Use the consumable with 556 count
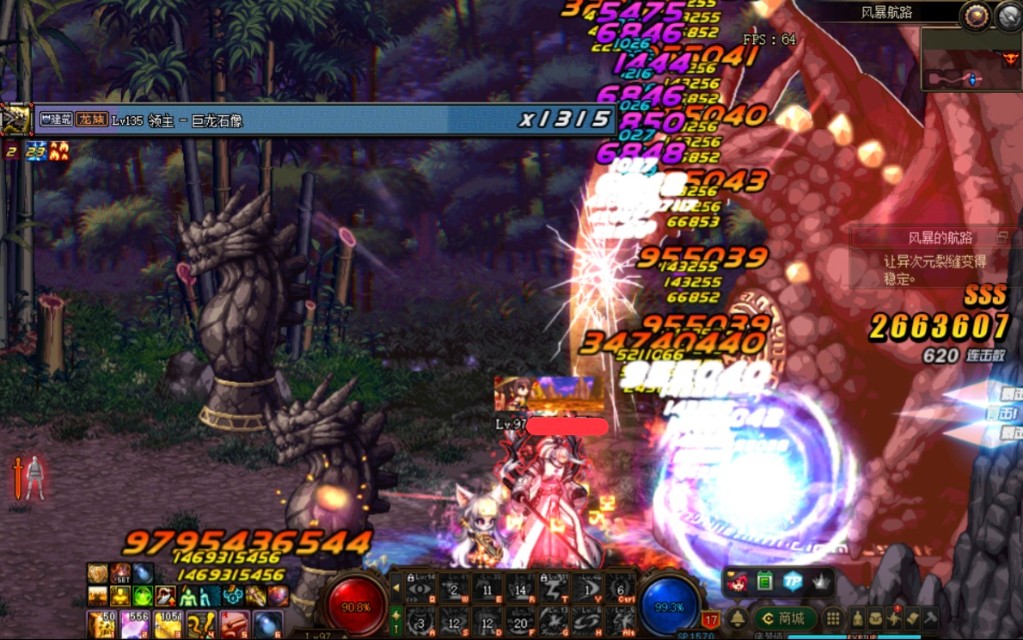The height and width of the screenshot is (640, 1023). click(133, 625)
